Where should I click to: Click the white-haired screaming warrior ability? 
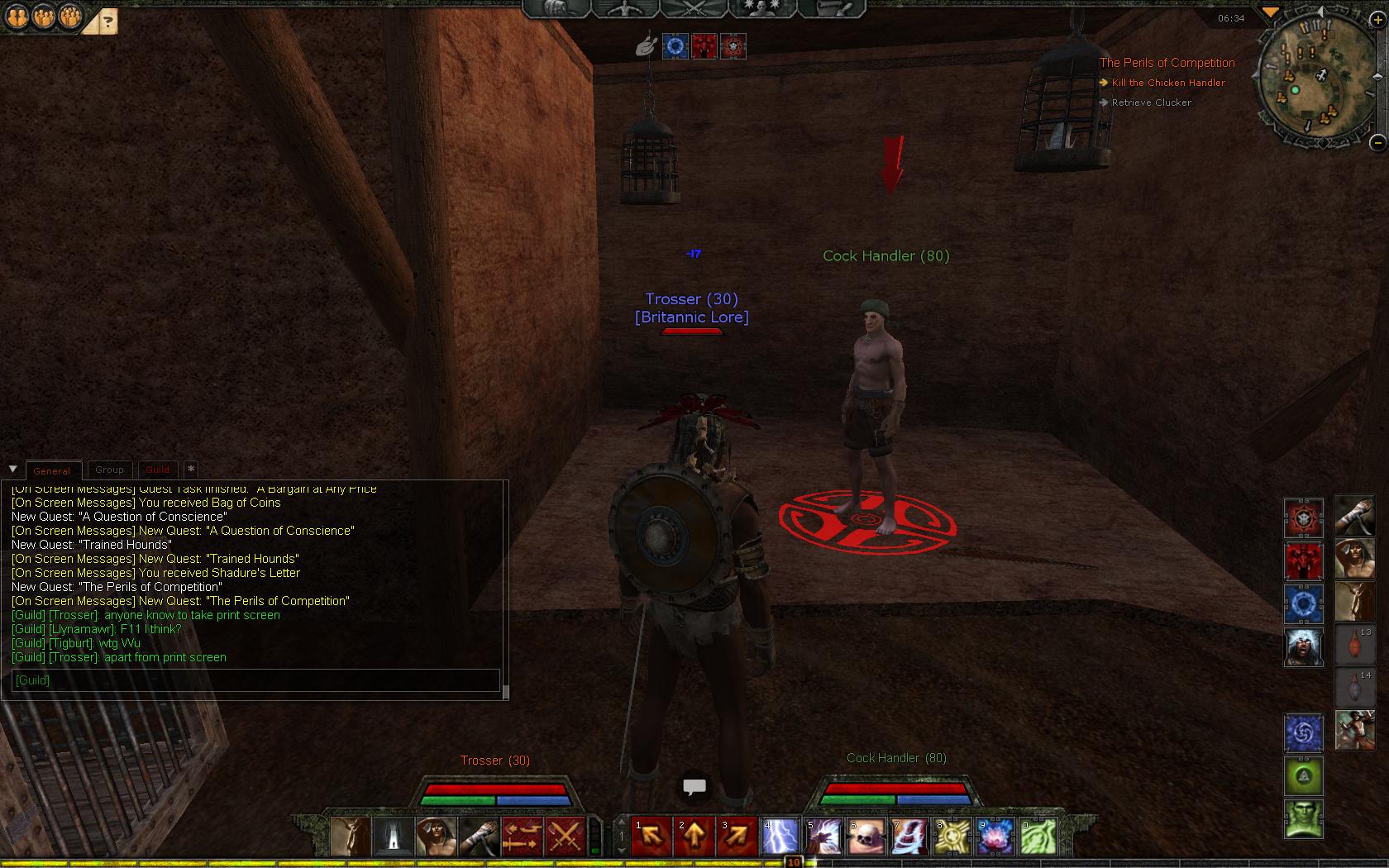[1303, 647]
